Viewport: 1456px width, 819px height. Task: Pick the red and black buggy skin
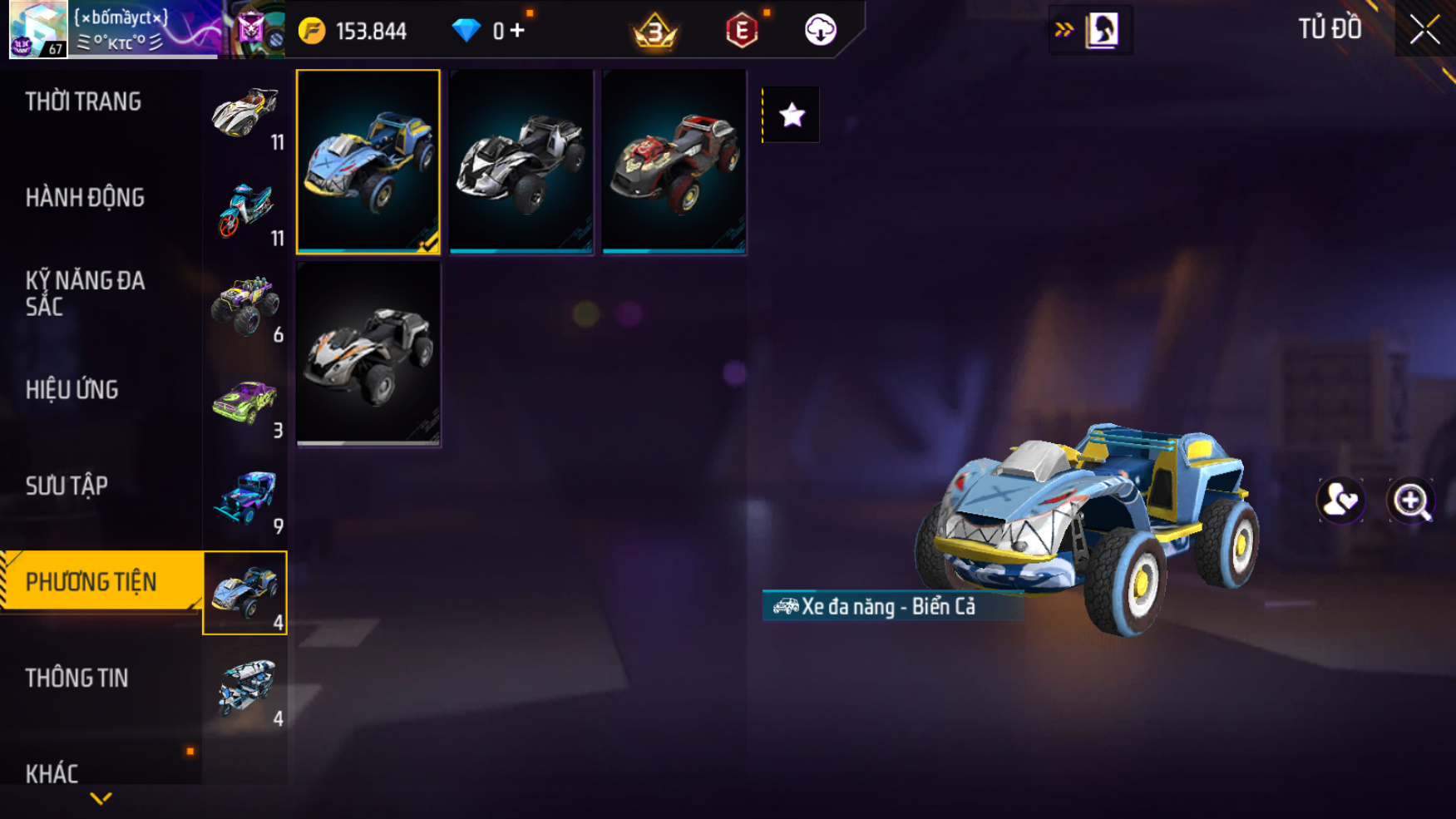coord(674,161)
